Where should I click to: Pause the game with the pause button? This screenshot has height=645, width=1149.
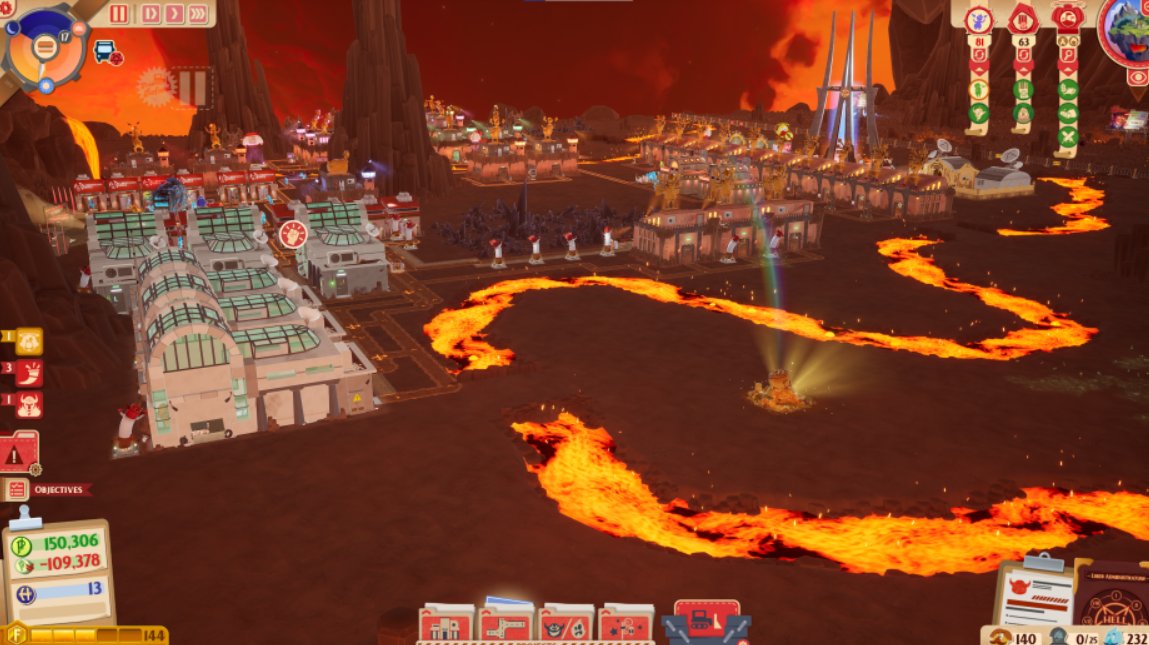pos(119,13)
